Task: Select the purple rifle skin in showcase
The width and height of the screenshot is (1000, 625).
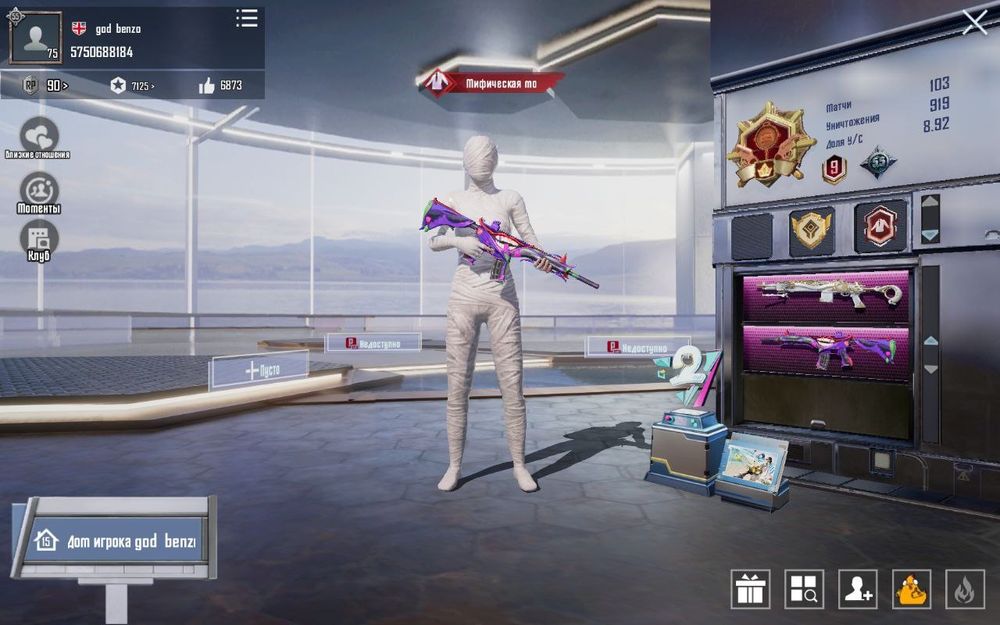Action: point(826,348)
